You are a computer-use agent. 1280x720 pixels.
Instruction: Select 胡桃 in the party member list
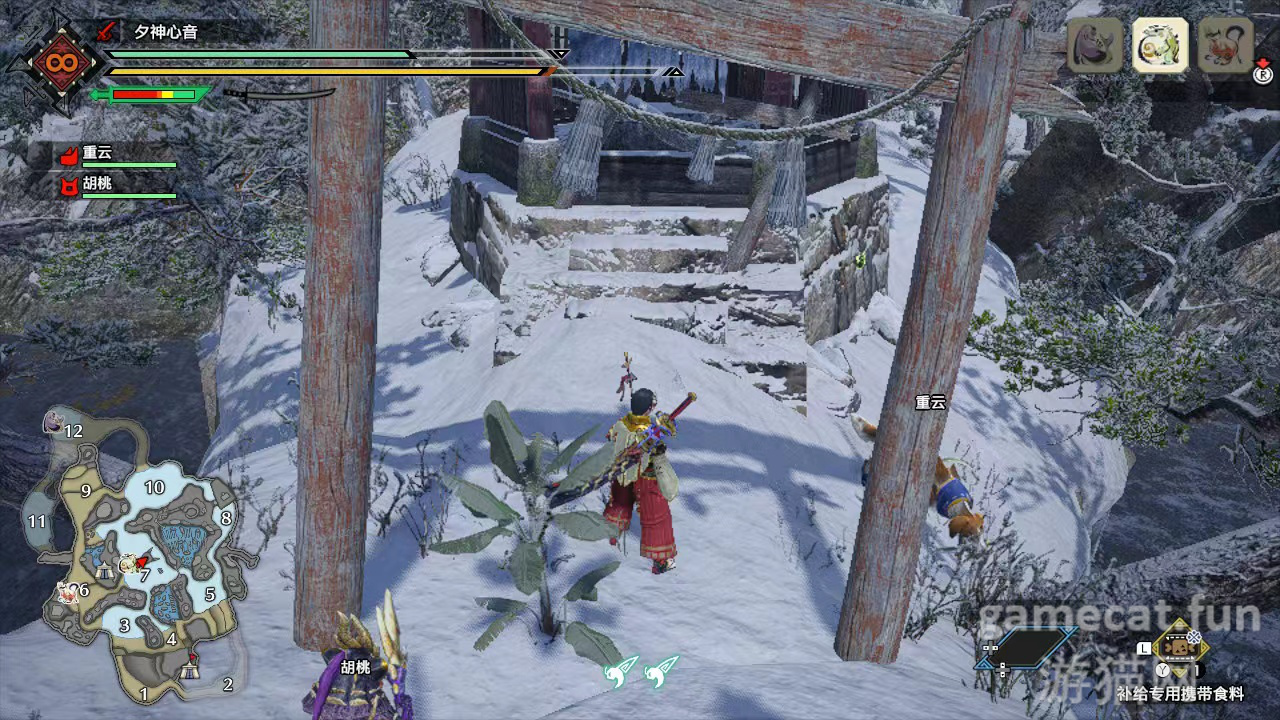coord(97,185)
